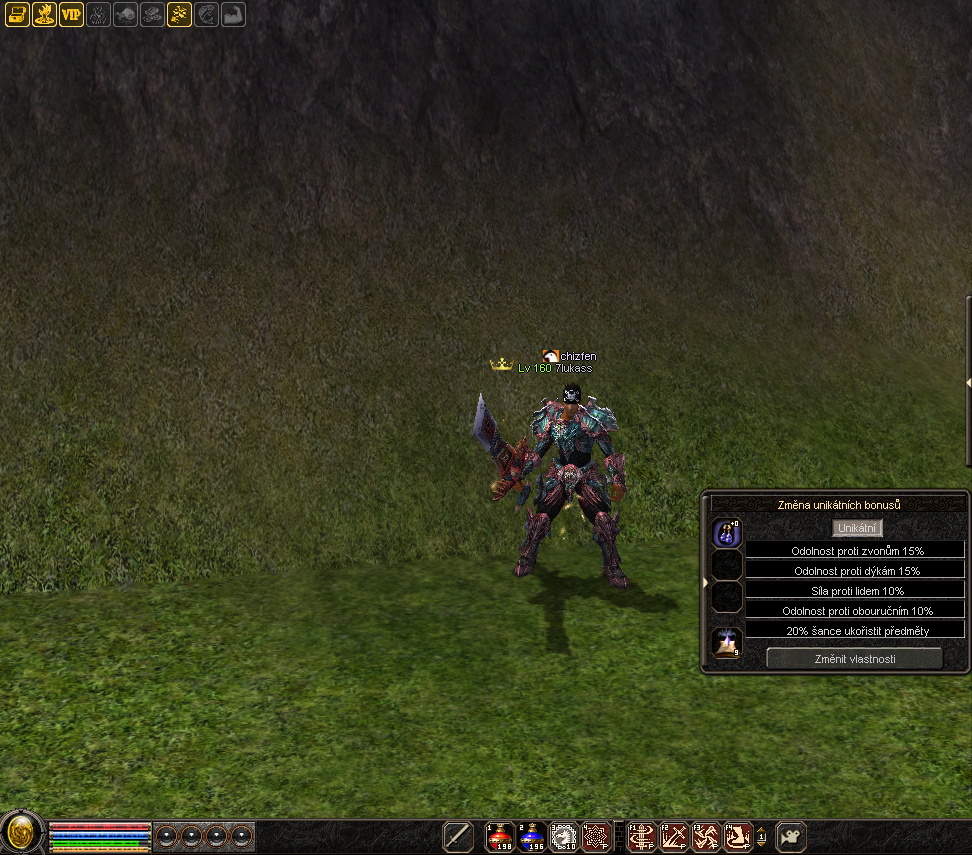
Task: Select the purple earrings item slot
Action: (x=727, y=533)
